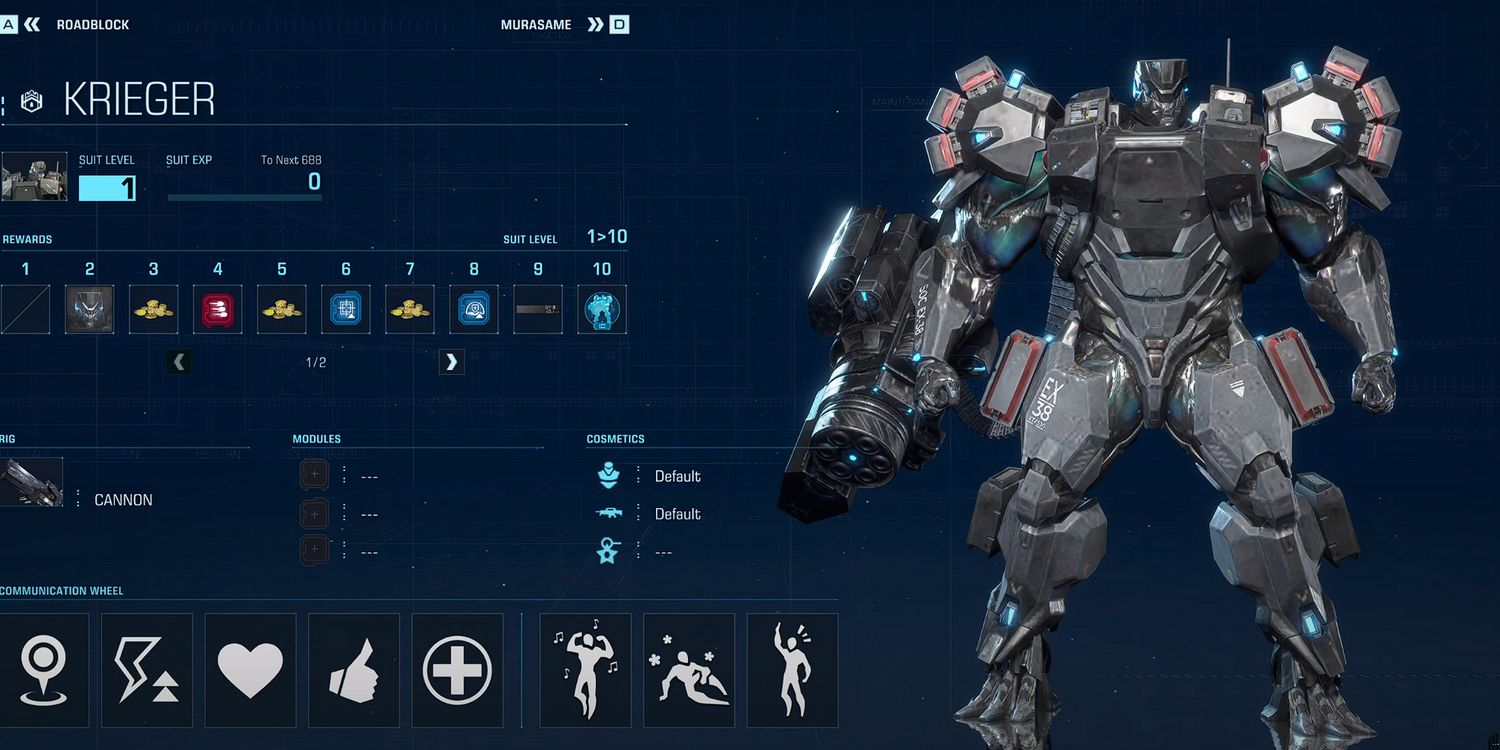Open the suit skin cosmetic set to Default
This screenshot has width=1500, height=750.
coord(677,476)
